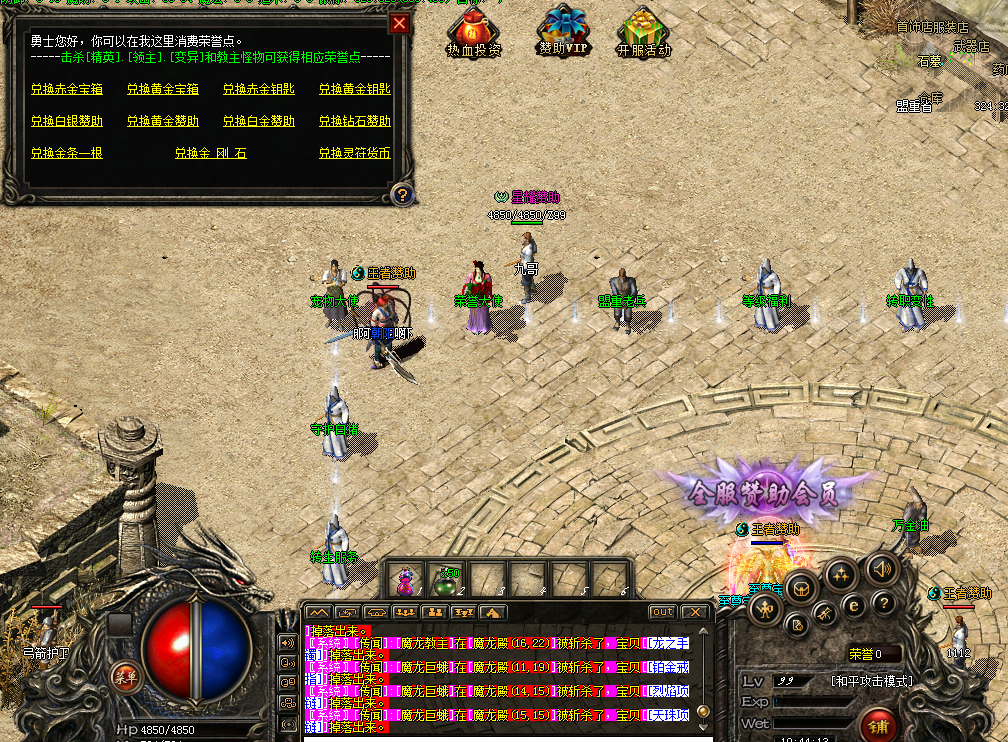The height and width of the screenshot is (742, 1008).
Task: Select 兑换钻石赞助 link
Action: point(354,121)
